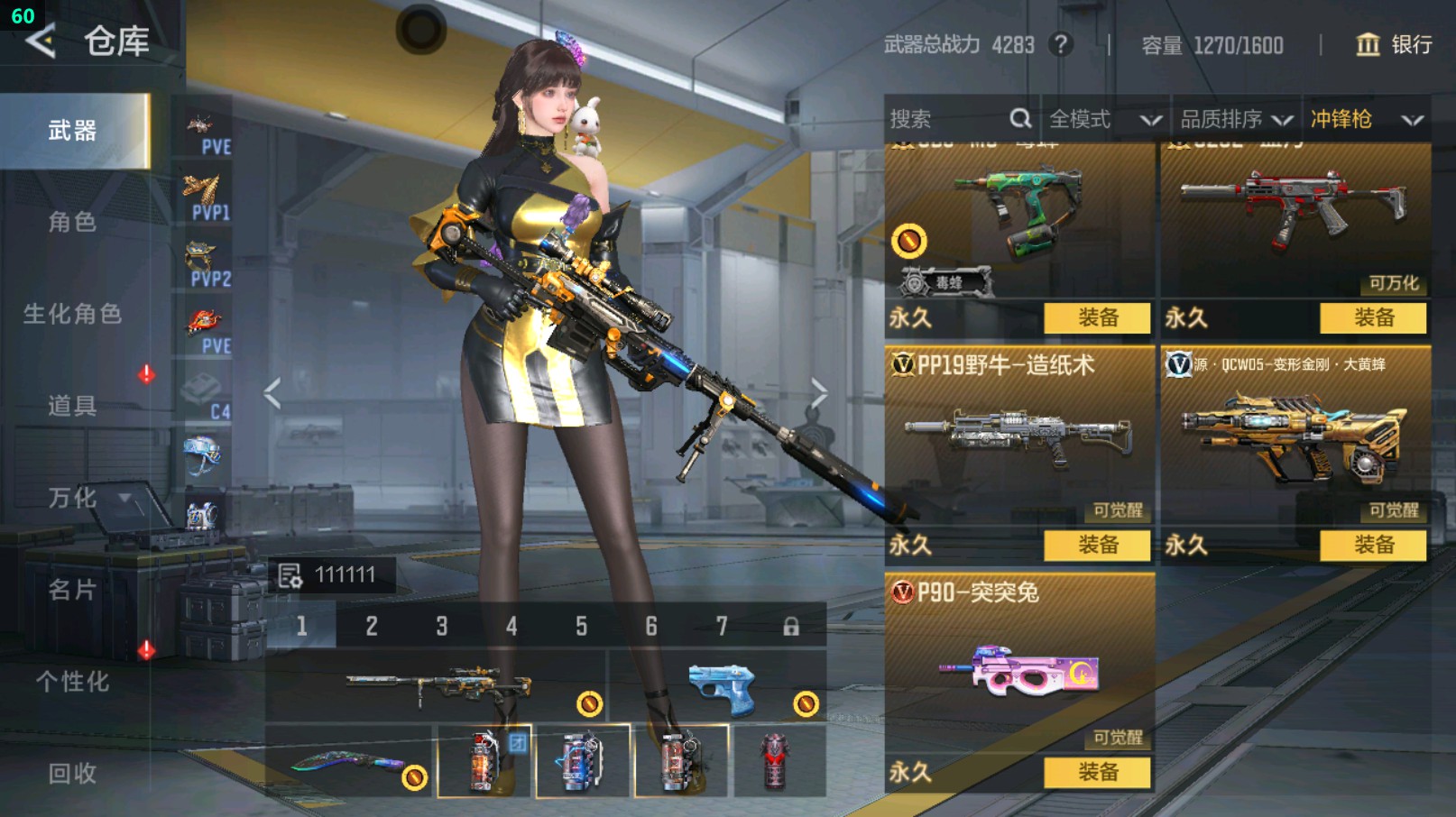Open the 银行 bank
1456x817 pixels.
click(1394, 44)
